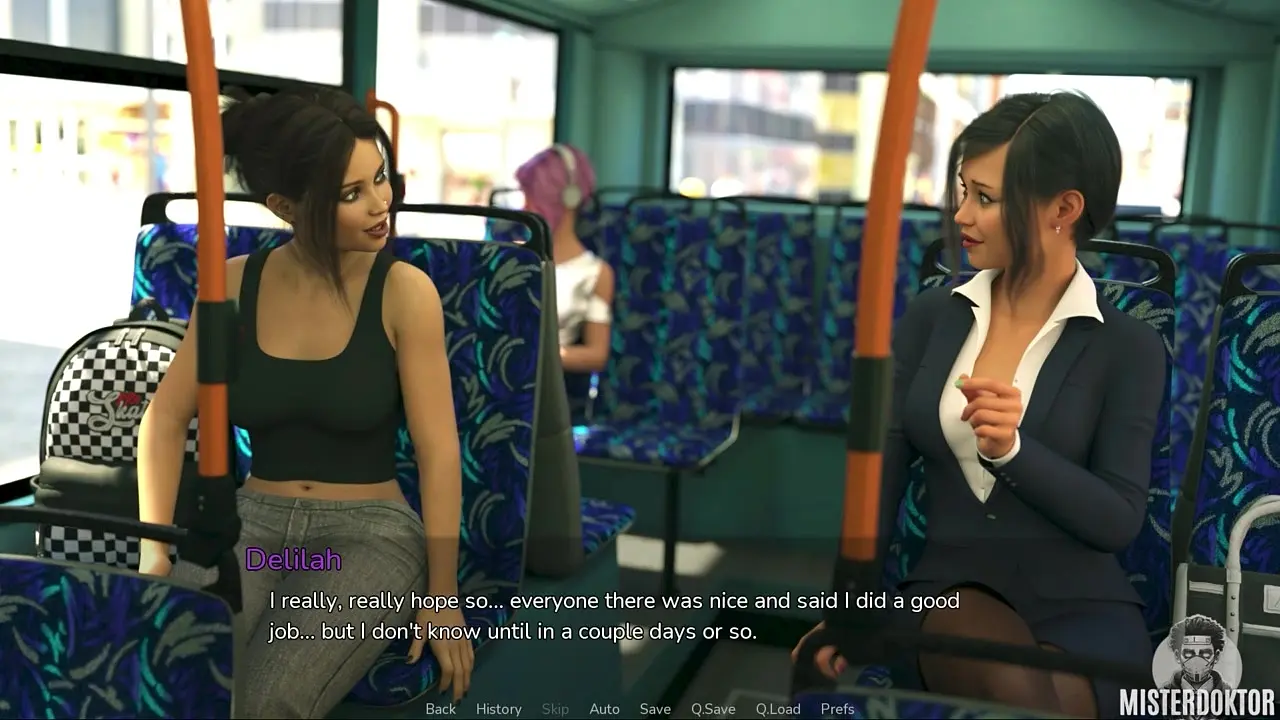Perform a quick save with Q.Save

tap(713, 709)
